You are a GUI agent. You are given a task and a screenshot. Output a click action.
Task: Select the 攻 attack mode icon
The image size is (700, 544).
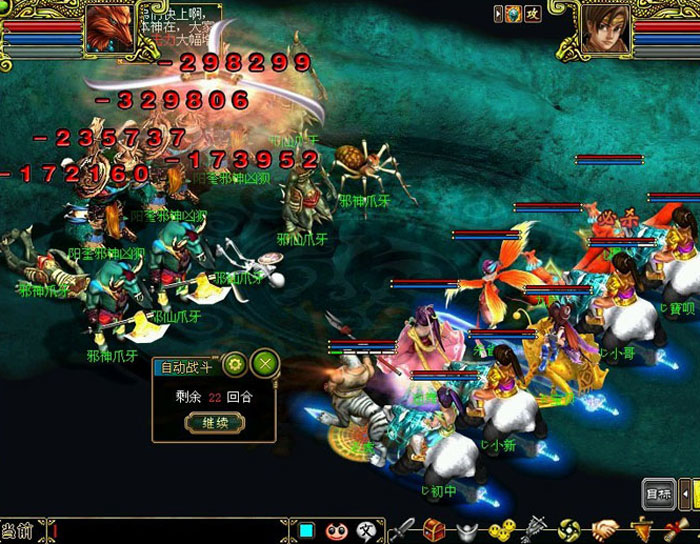click(533, 13)
